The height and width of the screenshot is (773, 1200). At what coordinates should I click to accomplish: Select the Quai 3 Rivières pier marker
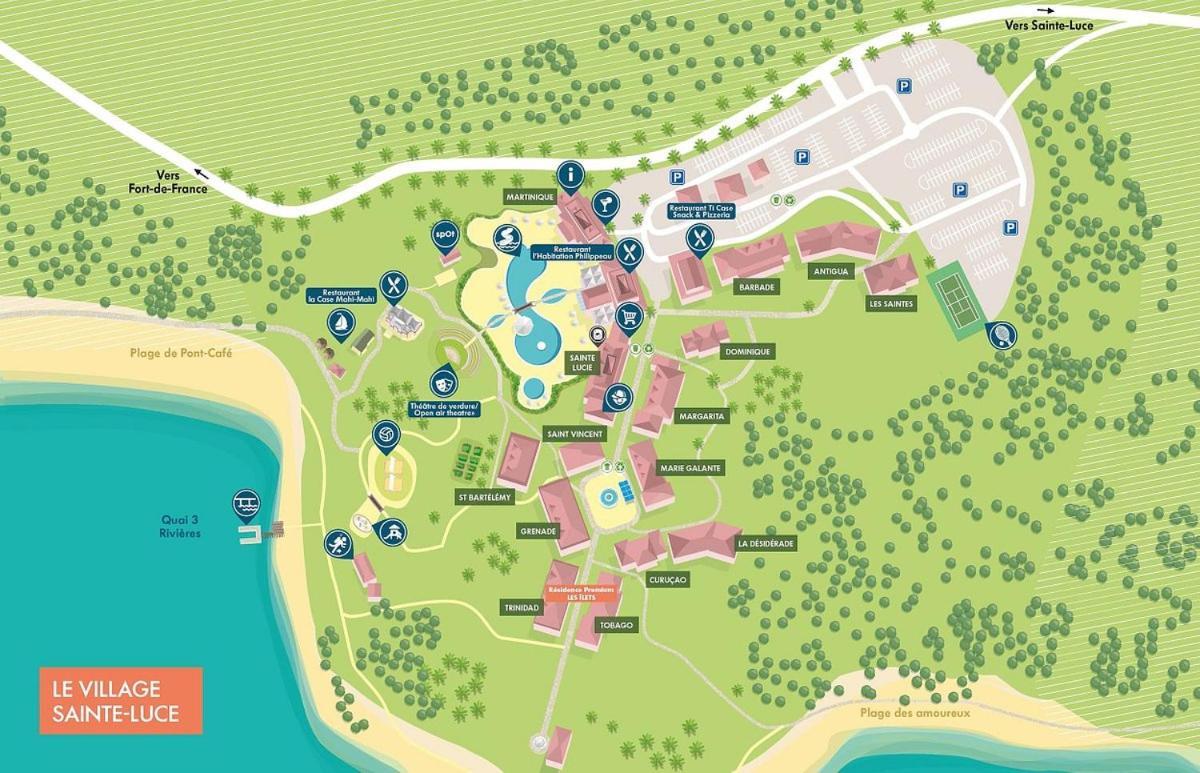click(x=245, y=503)
